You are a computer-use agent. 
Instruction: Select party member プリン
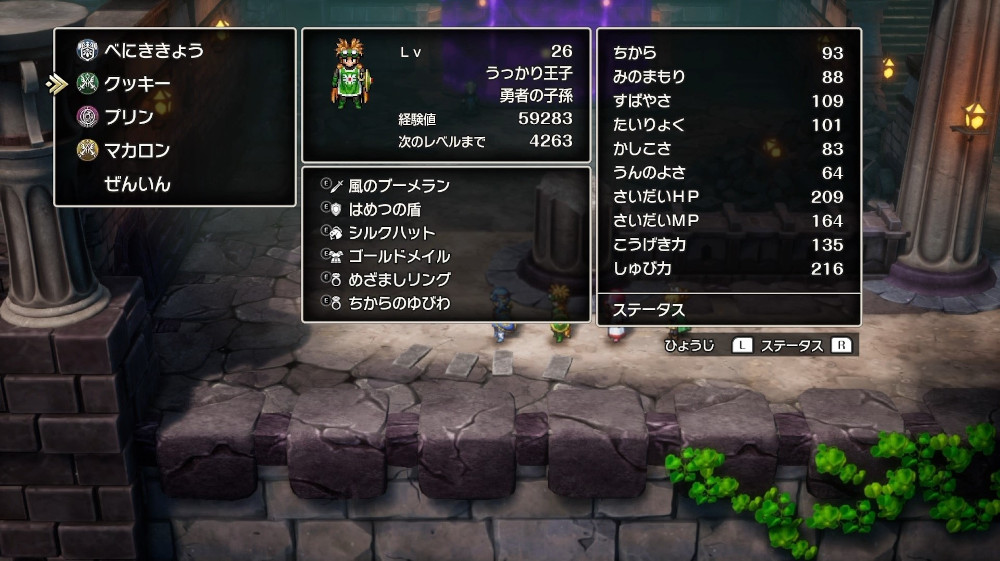pos(129,117)
